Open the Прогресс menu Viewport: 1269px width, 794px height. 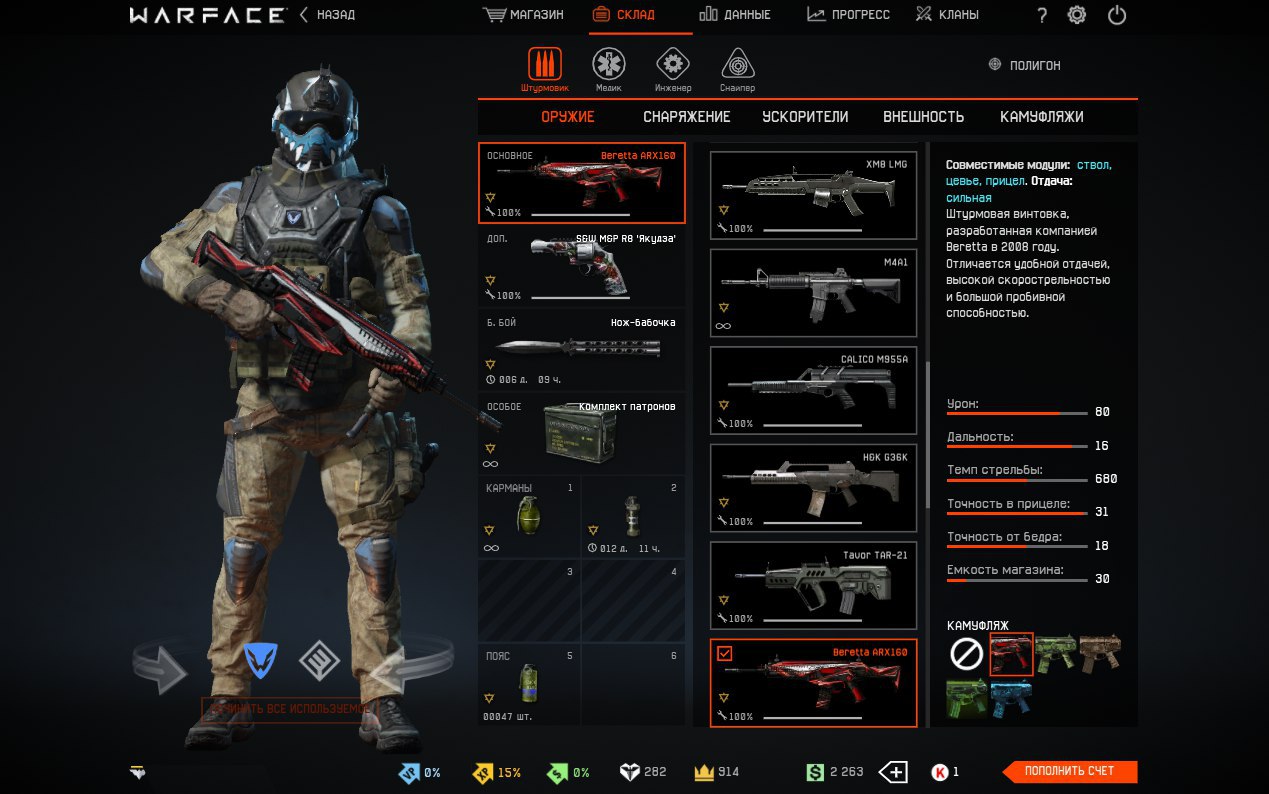[848, 15]
